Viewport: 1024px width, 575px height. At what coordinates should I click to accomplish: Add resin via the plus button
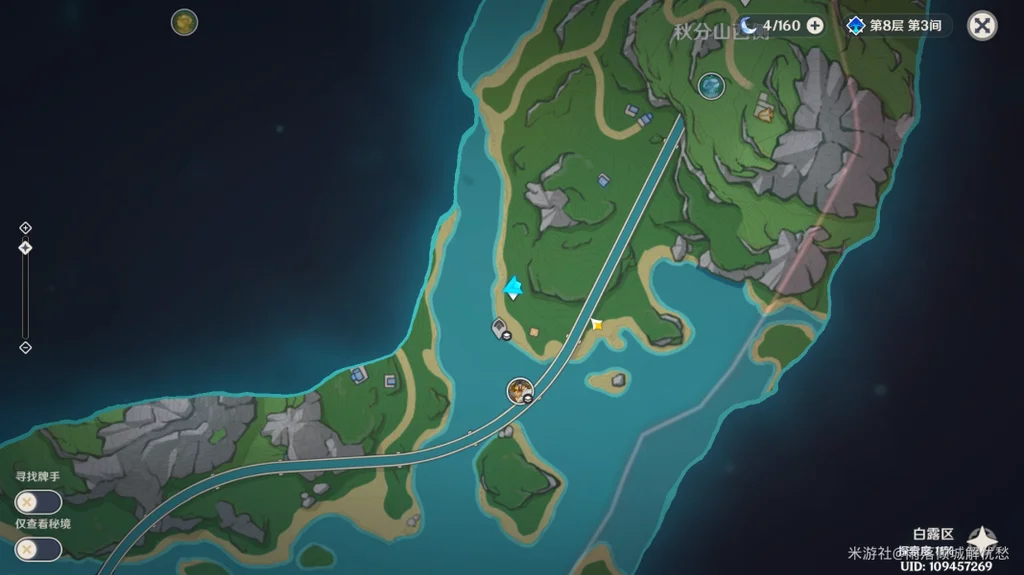[x=815, y=26]
